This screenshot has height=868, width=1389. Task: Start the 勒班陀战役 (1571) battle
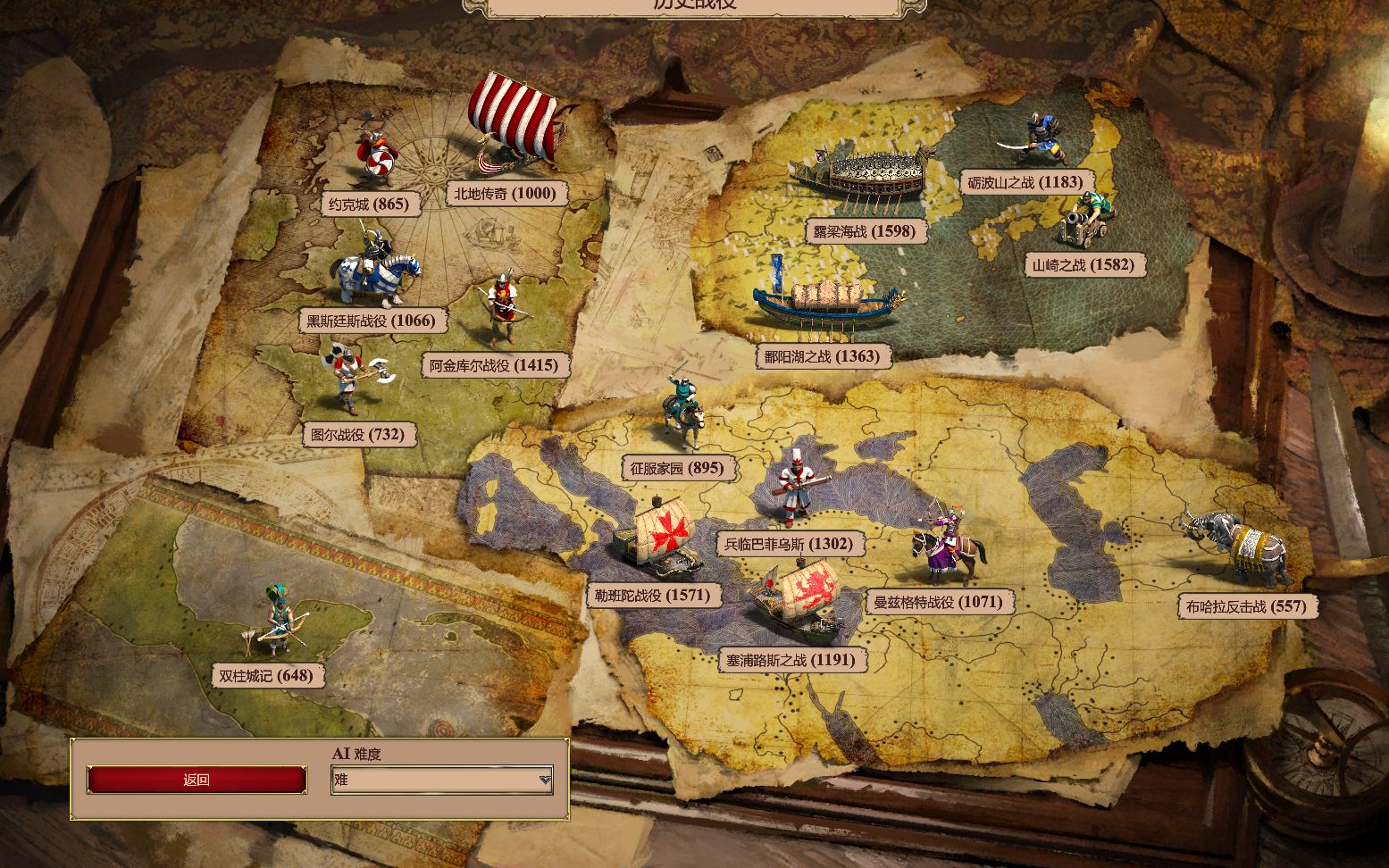[651, 596]
